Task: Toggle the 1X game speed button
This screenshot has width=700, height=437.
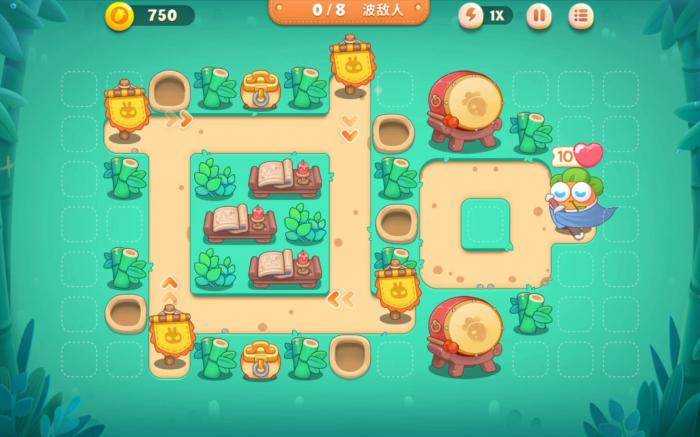Action: click(485, 15)
